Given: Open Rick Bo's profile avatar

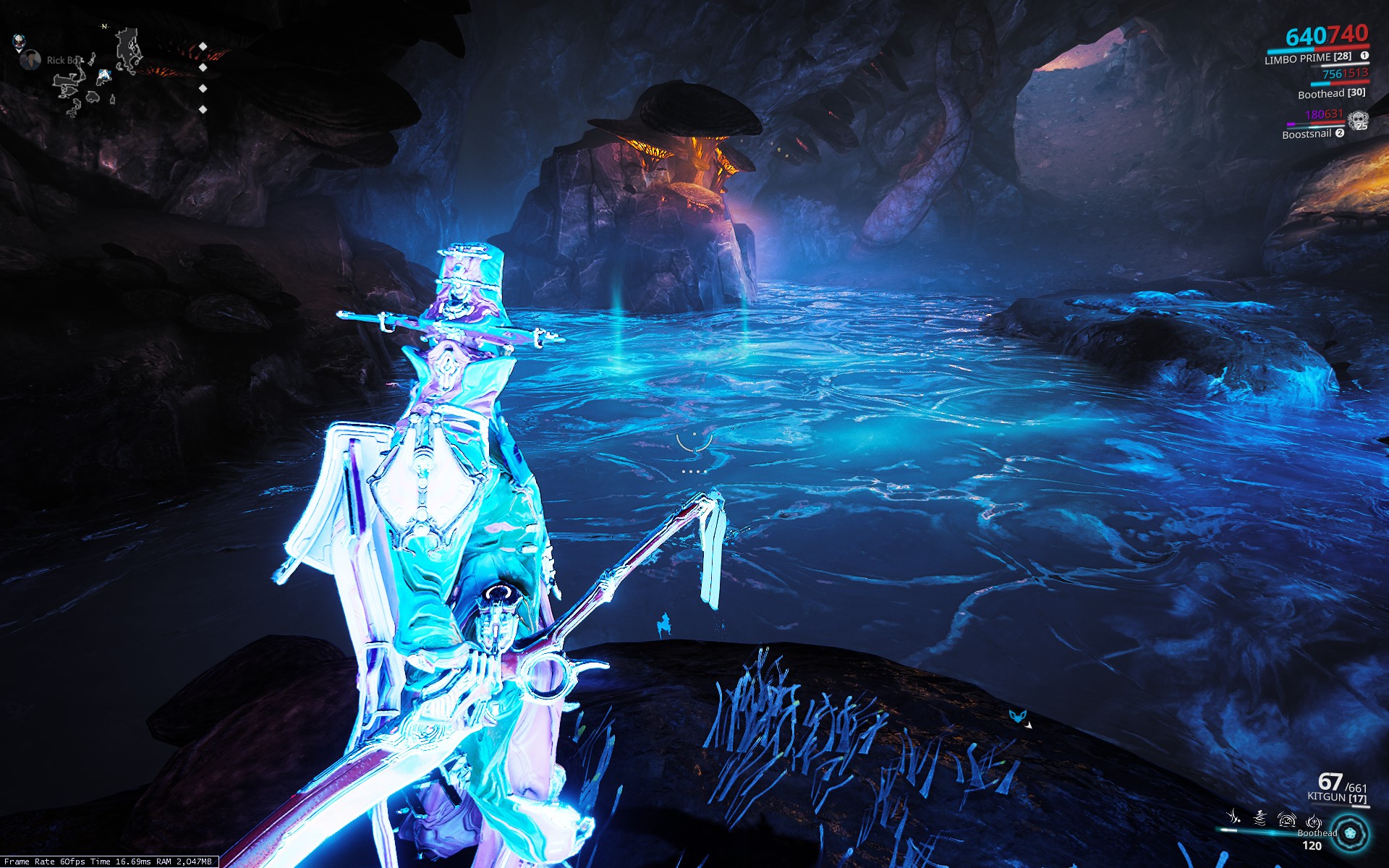Looking at the screenshot, I should [31, 59].
